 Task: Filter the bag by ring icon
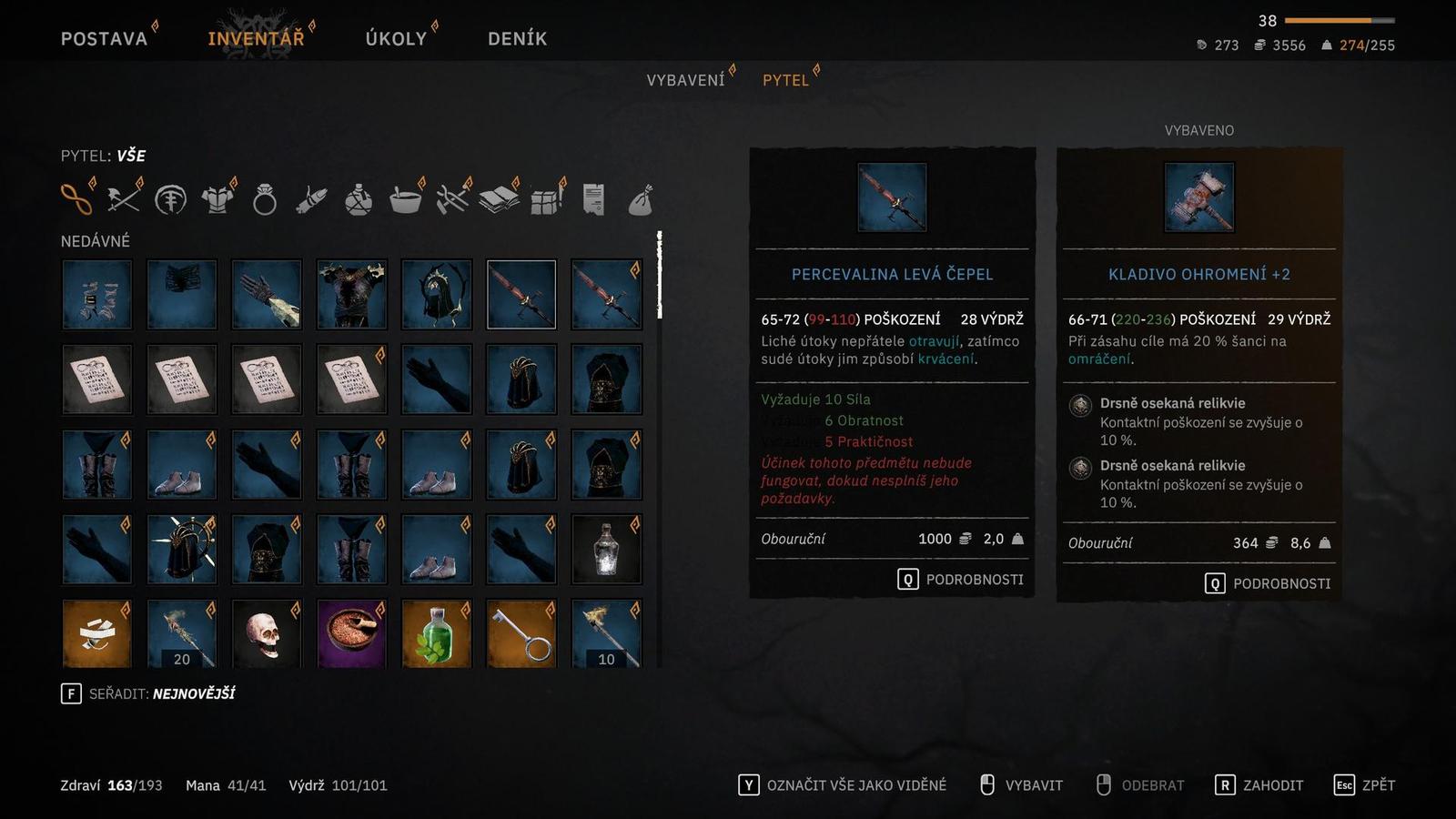pyautogui.click(x=265, y=199)
